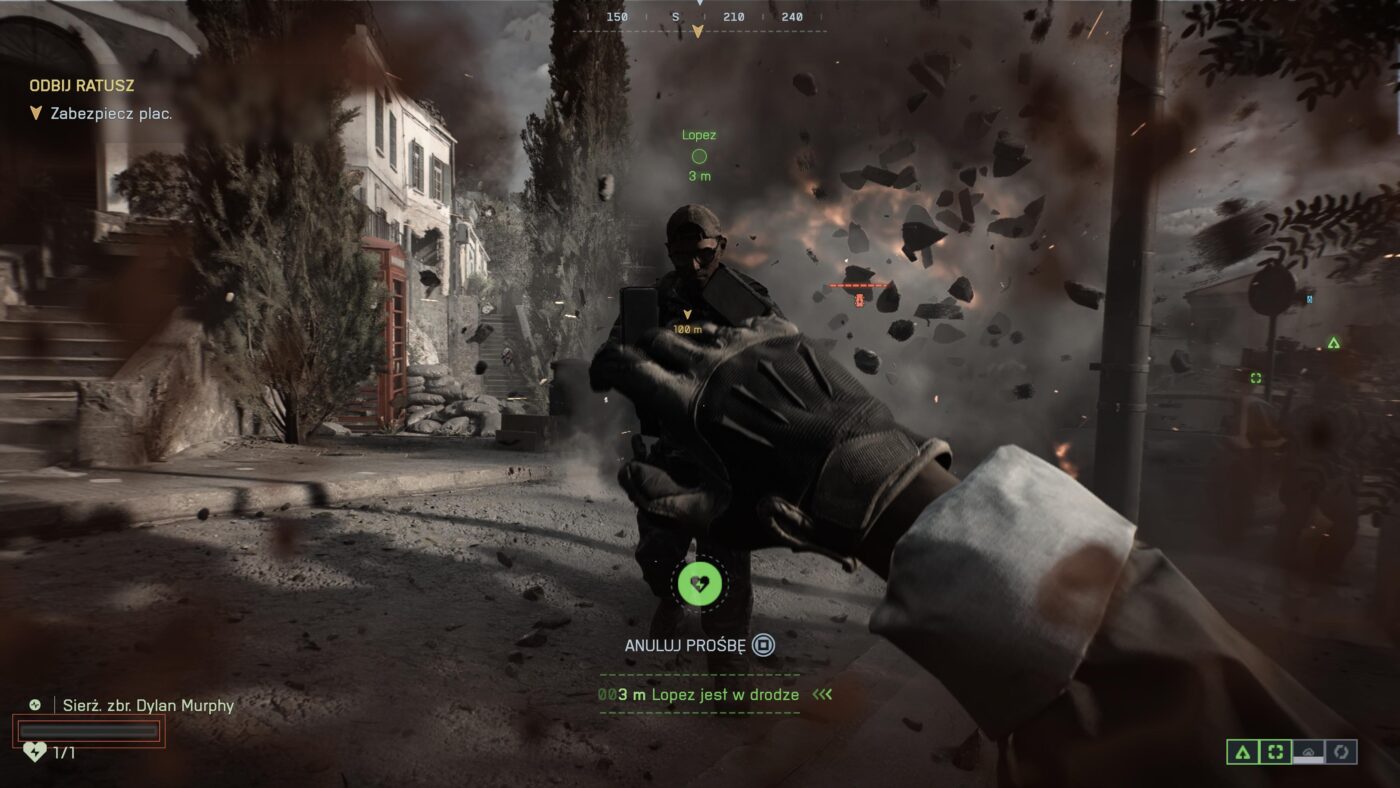
Task: Select the grey circular-arrows ability icon
Action: pyautogui.click(x=1341, y=752)
